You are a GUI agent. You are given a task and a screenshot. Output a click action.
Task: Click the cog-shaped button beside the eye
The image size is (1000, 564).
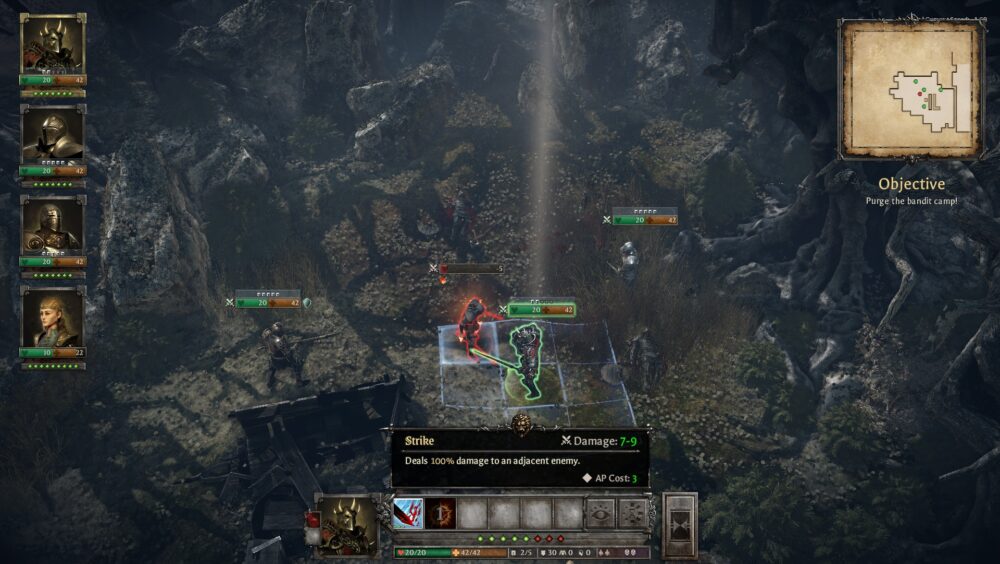pos(631,513)
